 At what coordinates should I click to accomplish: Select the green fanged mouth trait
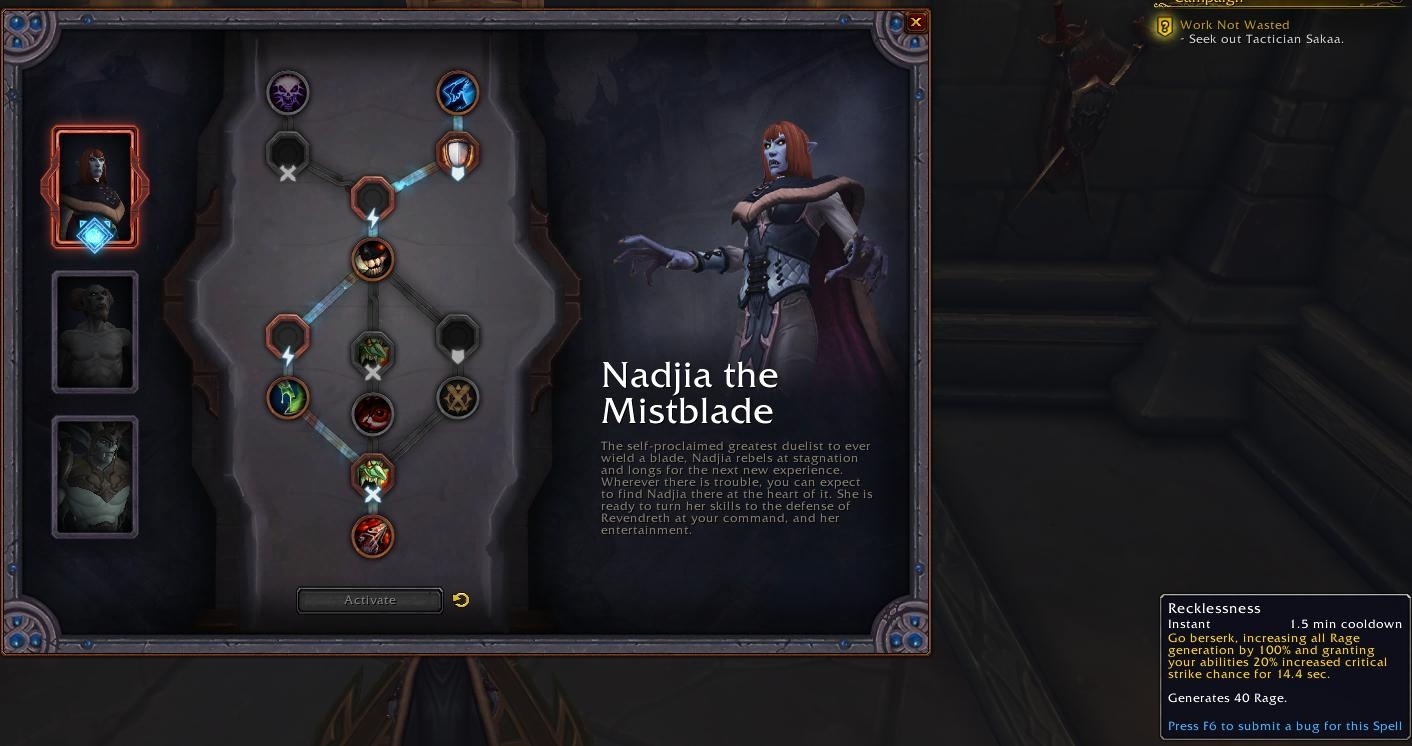coord(372,475)
